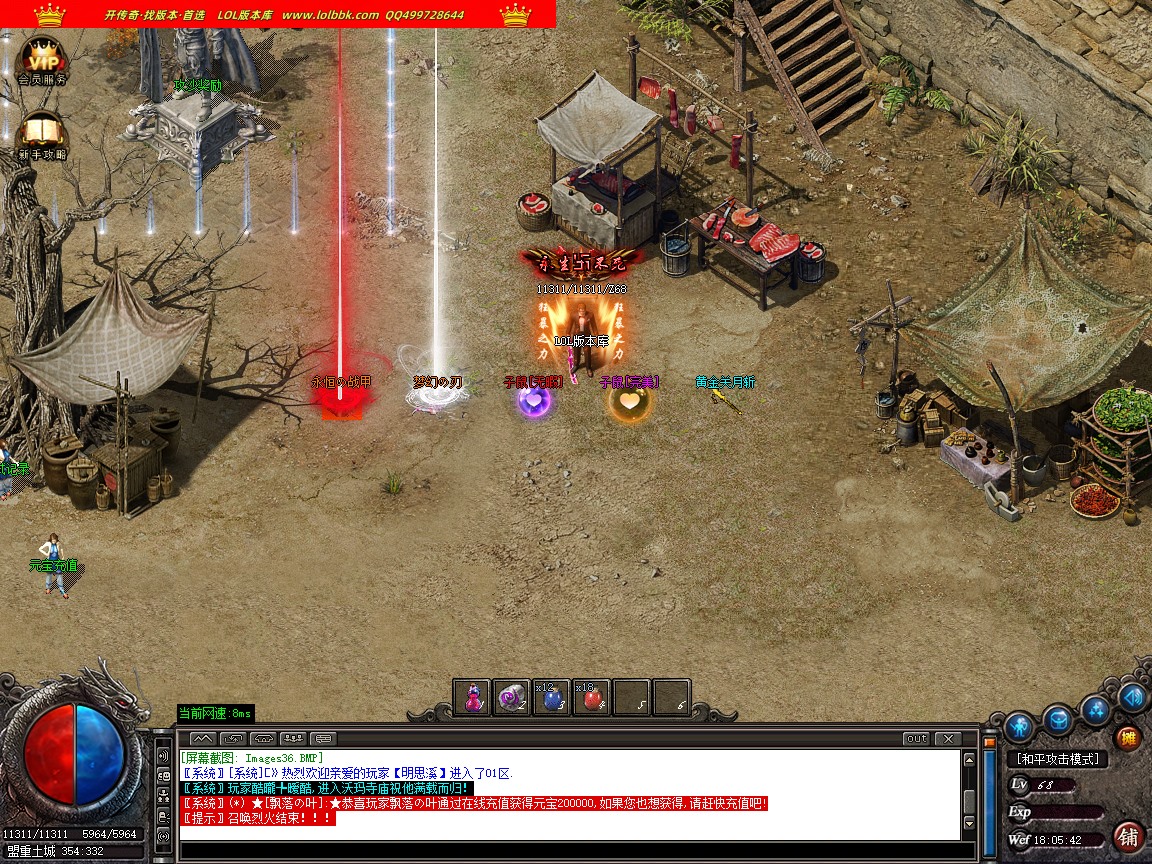The height and width of the screenshot is (864, 1152).
Task: Use the red health potion in slot 4
Action: tap(591, 697)
